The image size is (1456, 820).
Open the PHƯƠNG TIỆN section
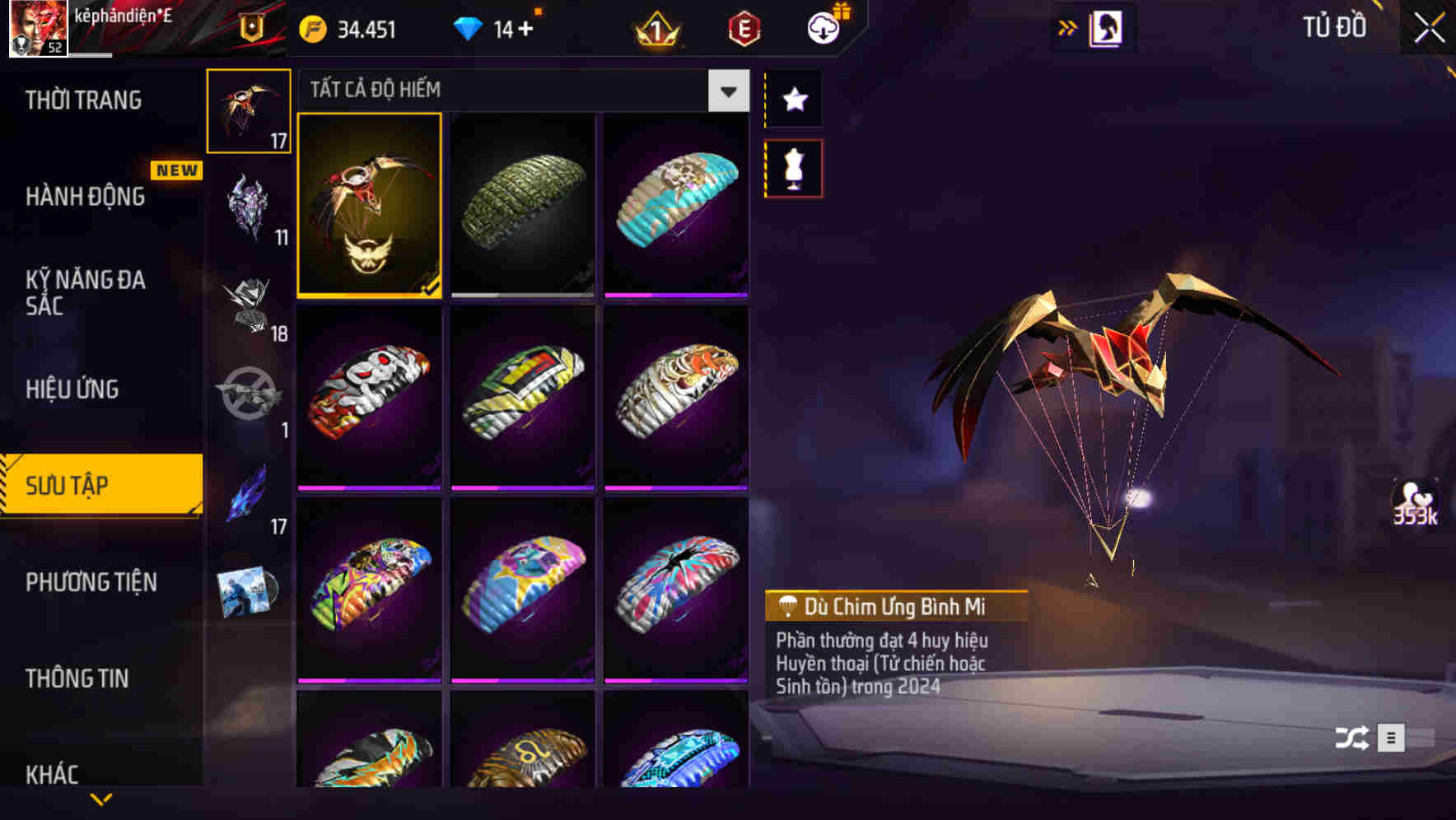click(x=91, y=581)
